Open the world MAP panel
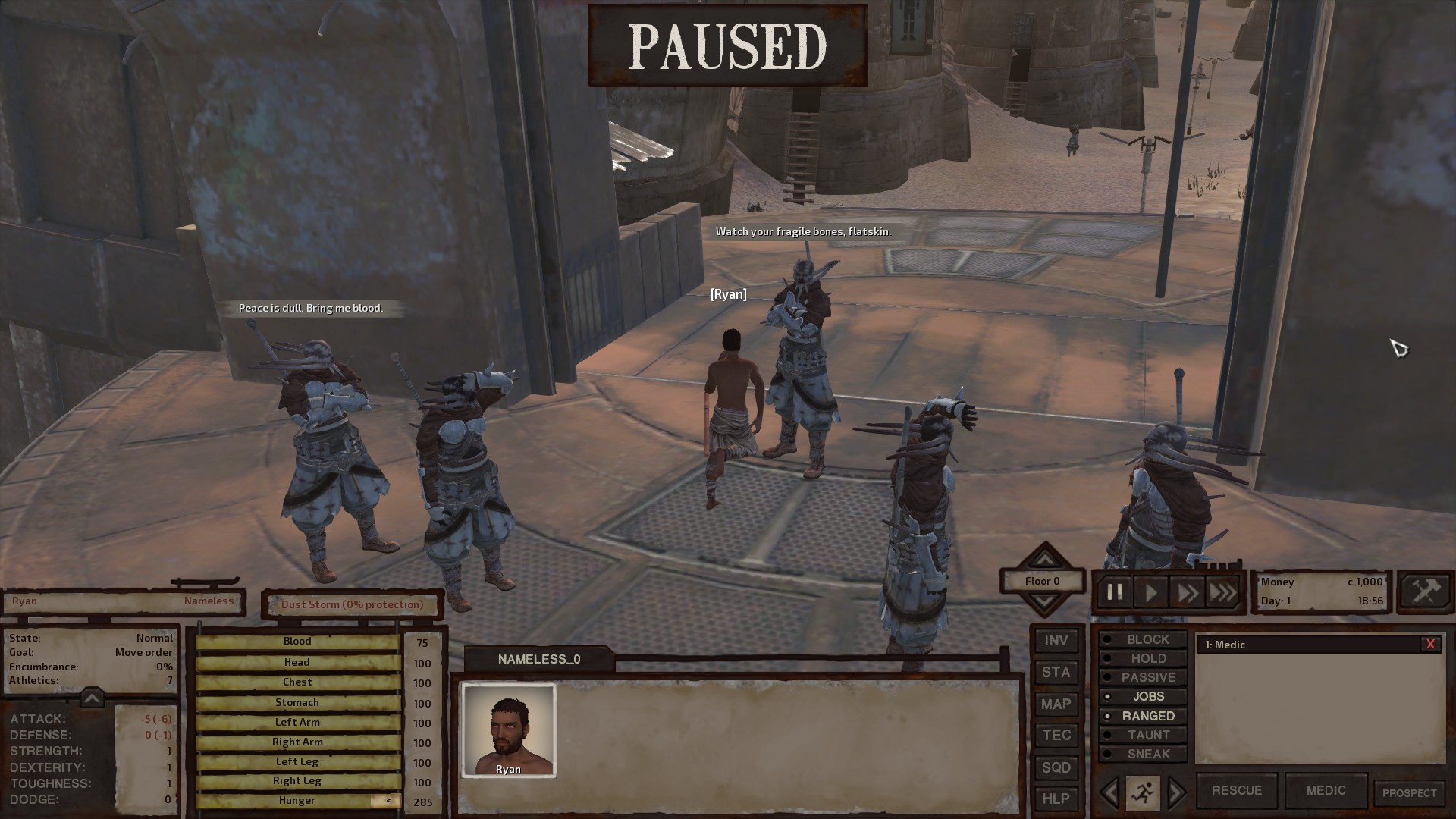This screenshot has height=819, width=1456. pyautogui.click(x=1056, y=704)
